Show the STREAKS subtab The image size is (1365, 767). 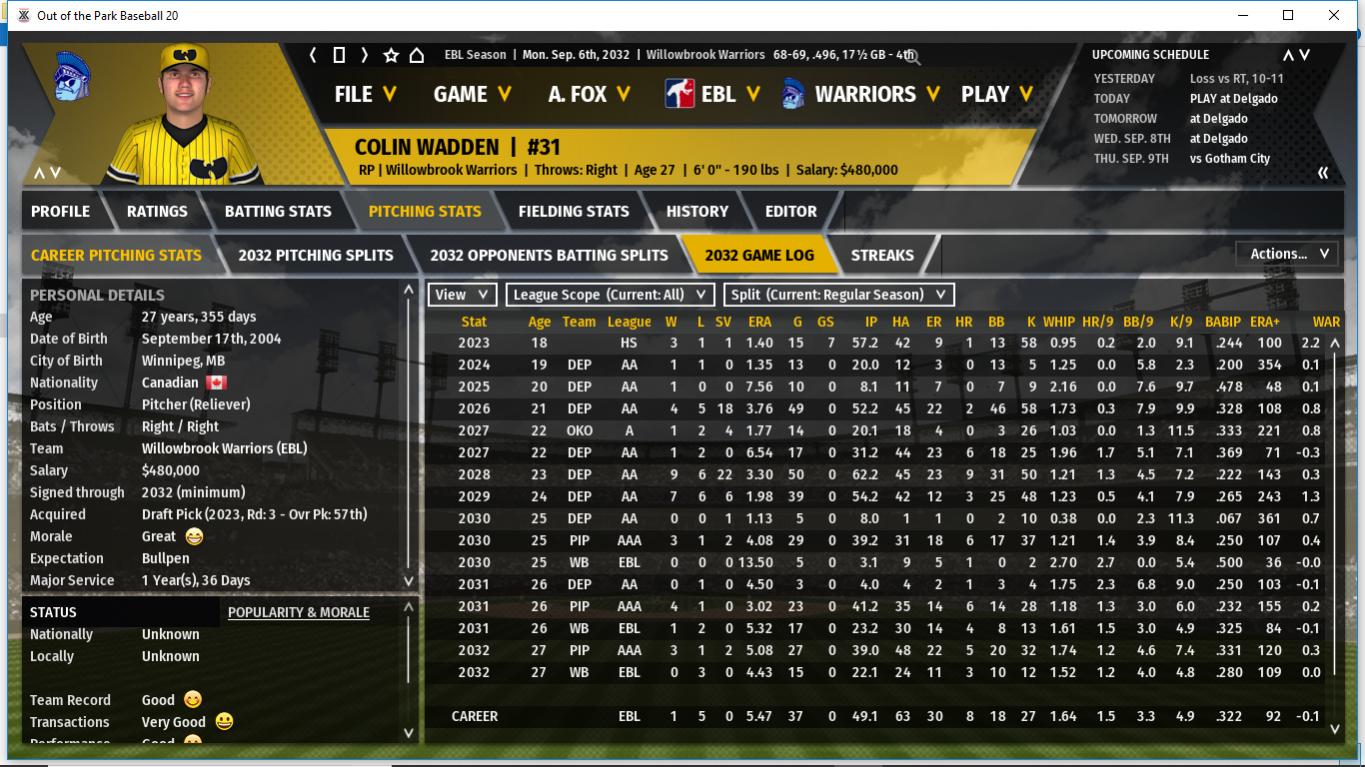click(882, 255)
